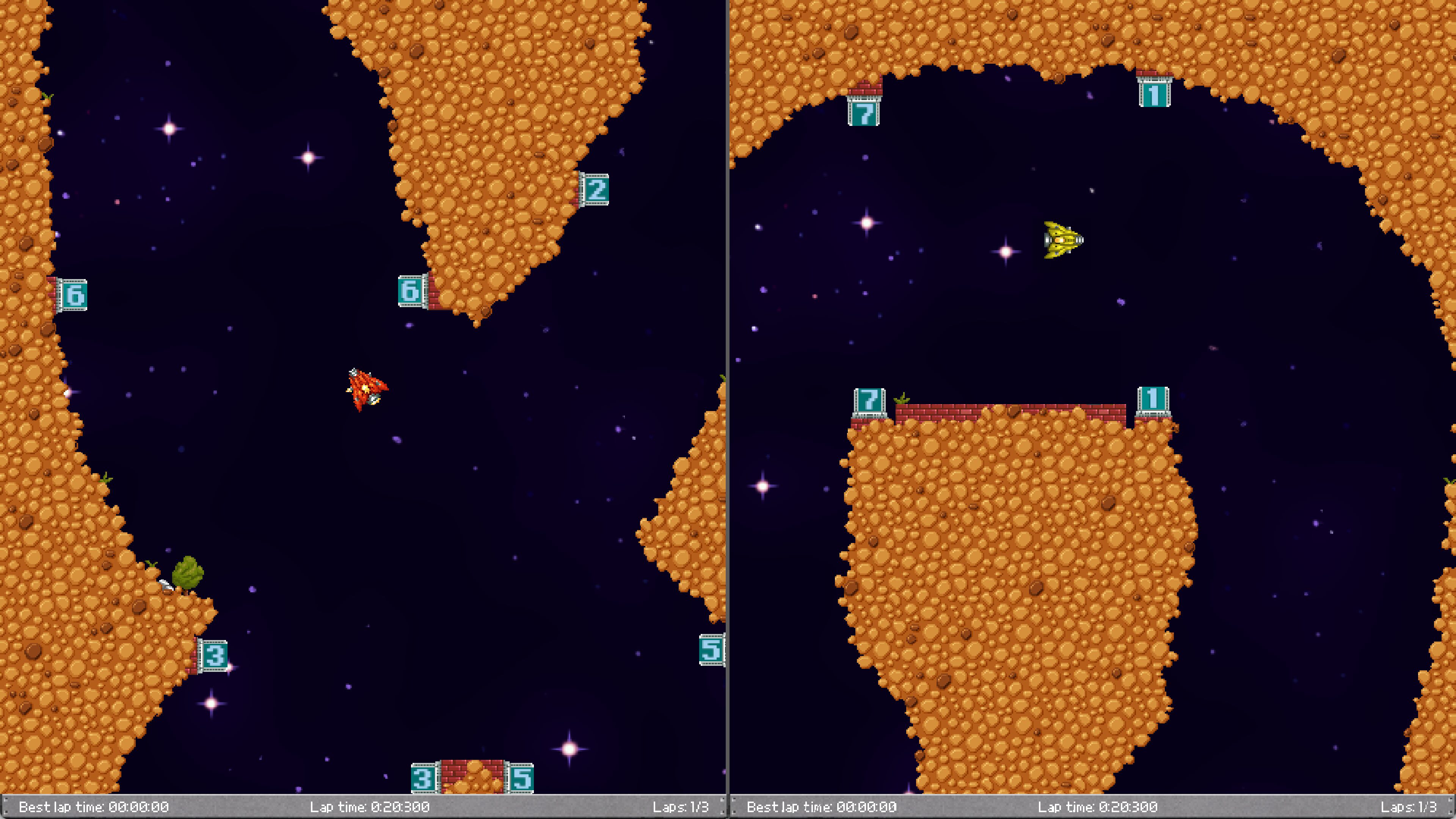Click the Lap time counter showing 0:20:300
Screen dimensions: 1456x819
click(370, 807)
